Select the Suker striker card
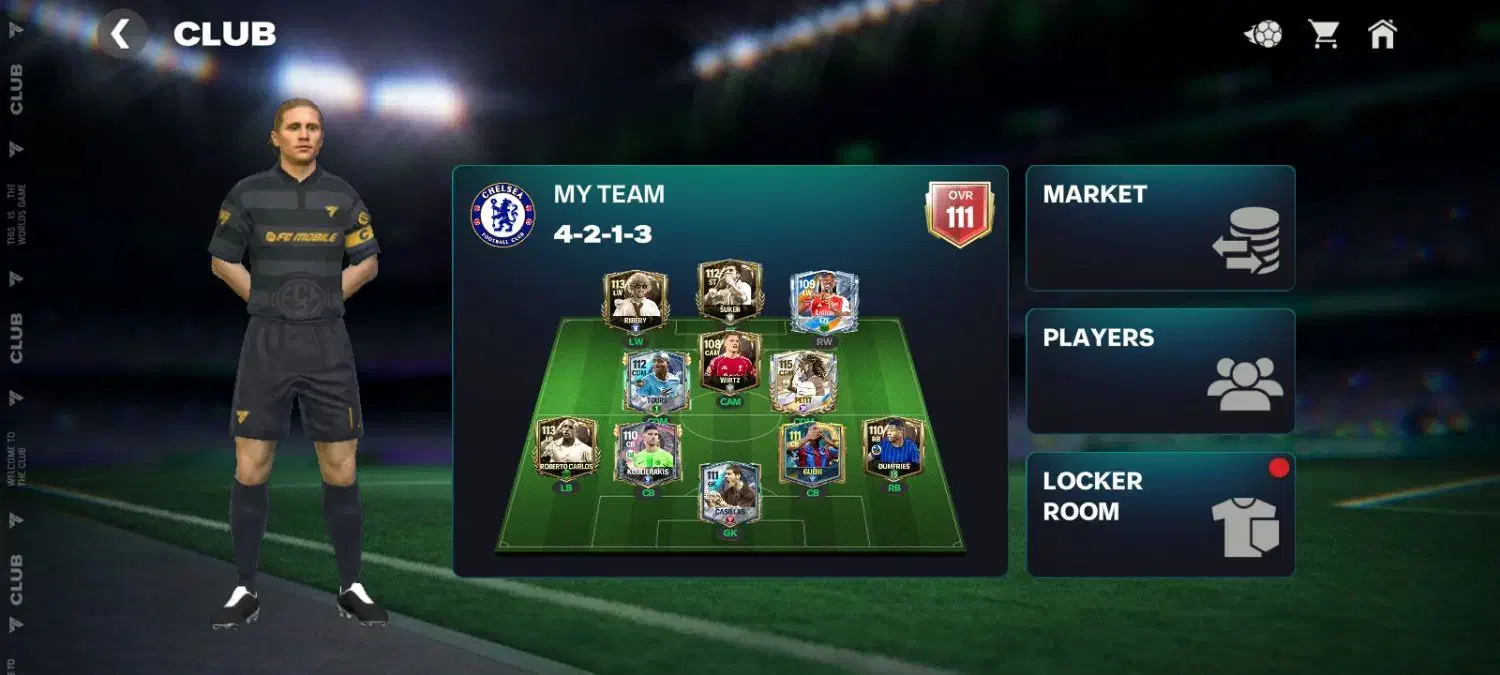Image resolution: width=1500 pixels, height=675 pixels. pos(729,292)
